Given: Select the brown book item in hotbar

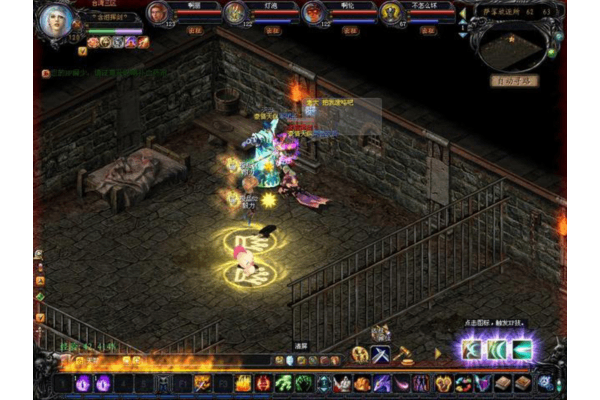Looking at the screenshot, I should tap(503, 383).
